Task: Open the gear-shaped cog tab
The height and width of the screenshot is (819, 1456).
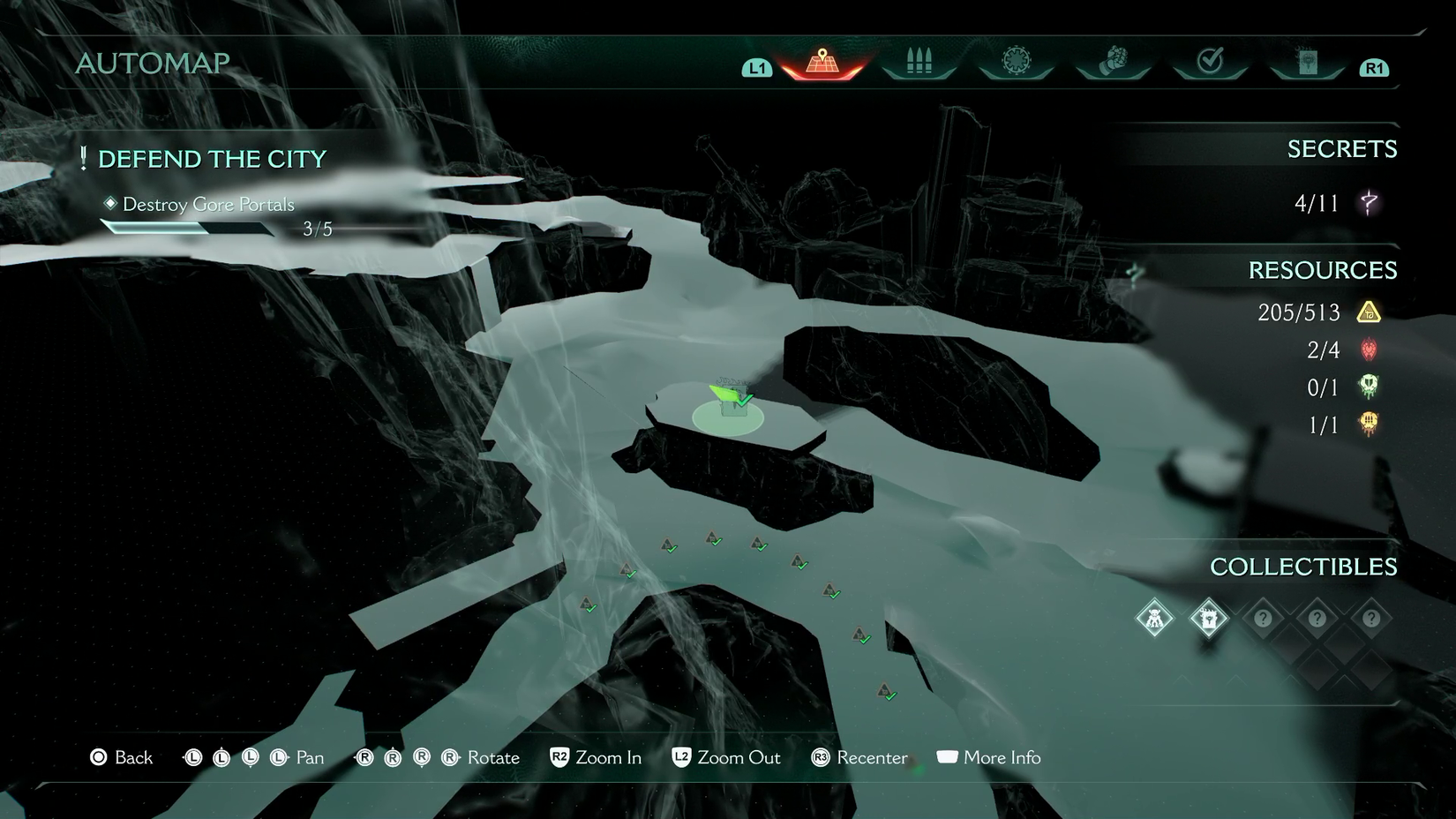Action: [1017, 61]
